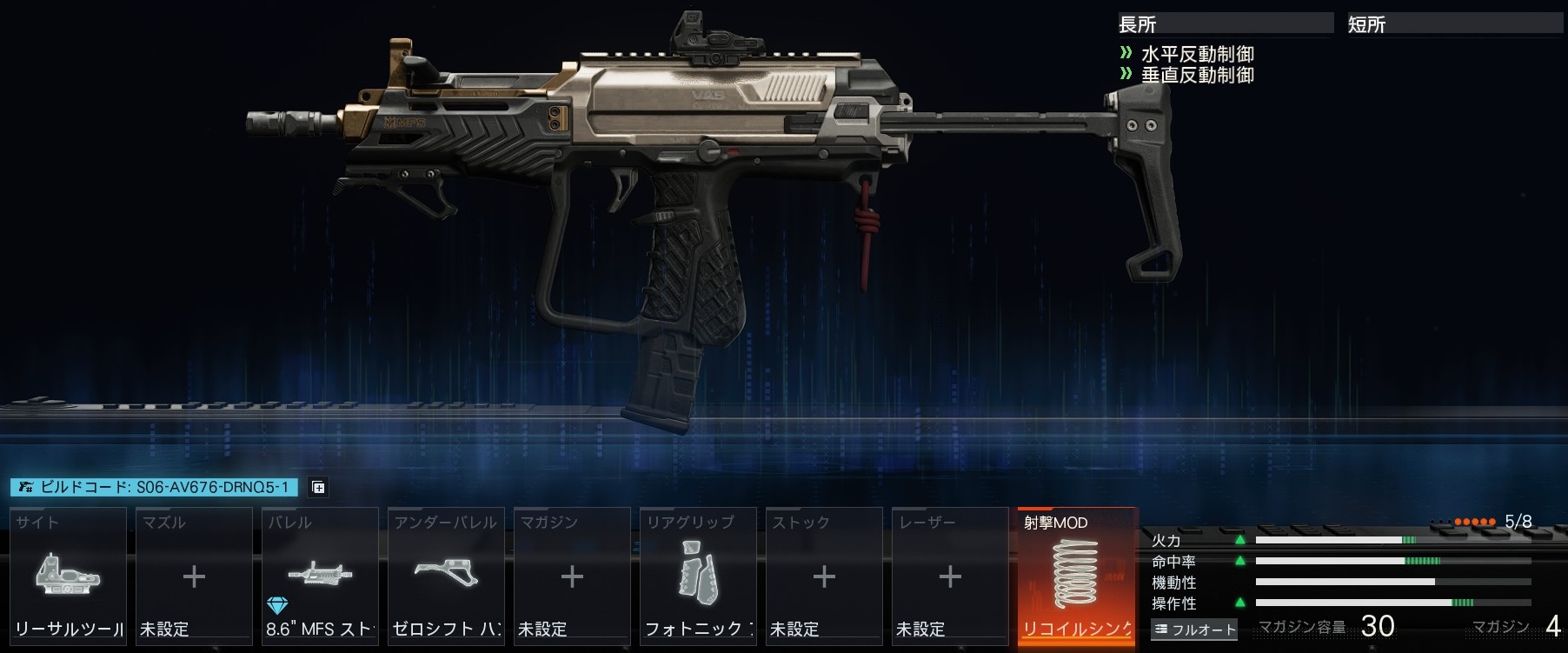Select the empty ストック slot
Screen dimensions: 1568x653
click(x=824, y=576)
